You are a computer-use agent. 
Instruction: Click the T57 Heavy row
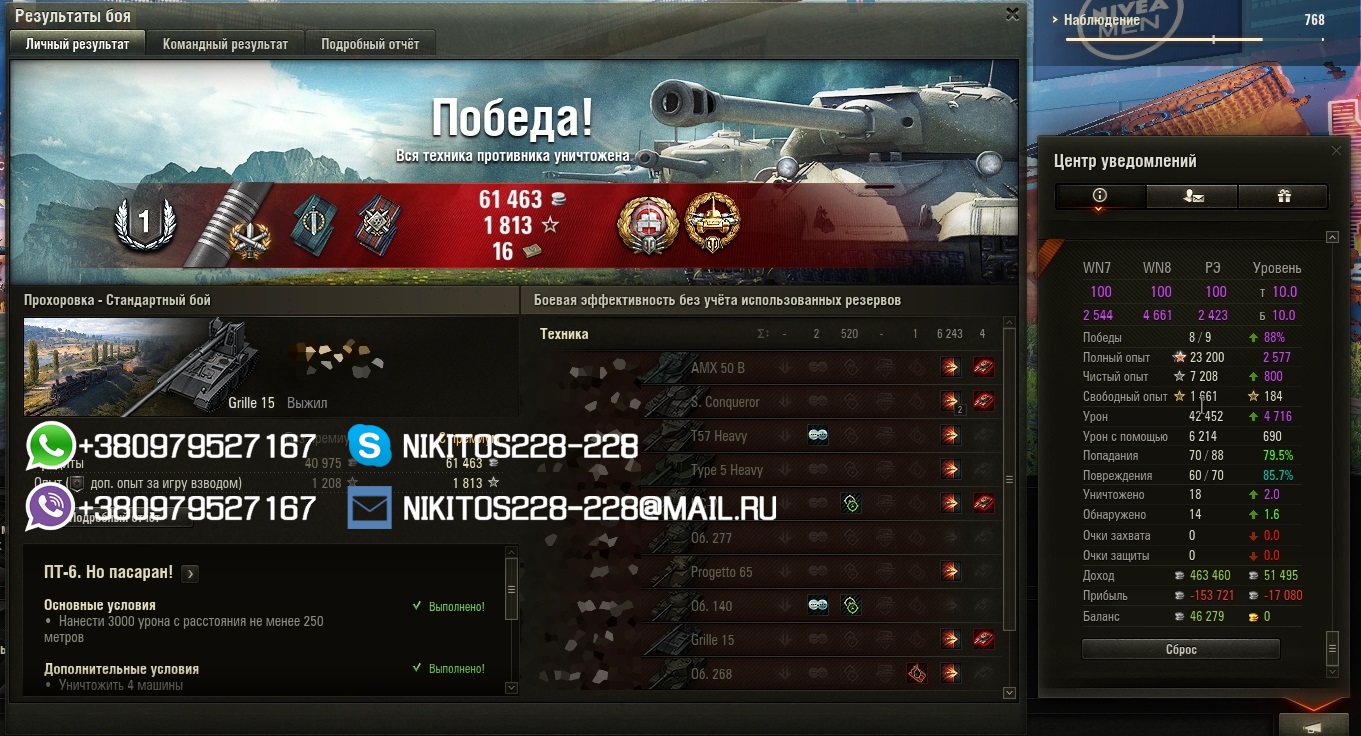(x=760, y=436)
